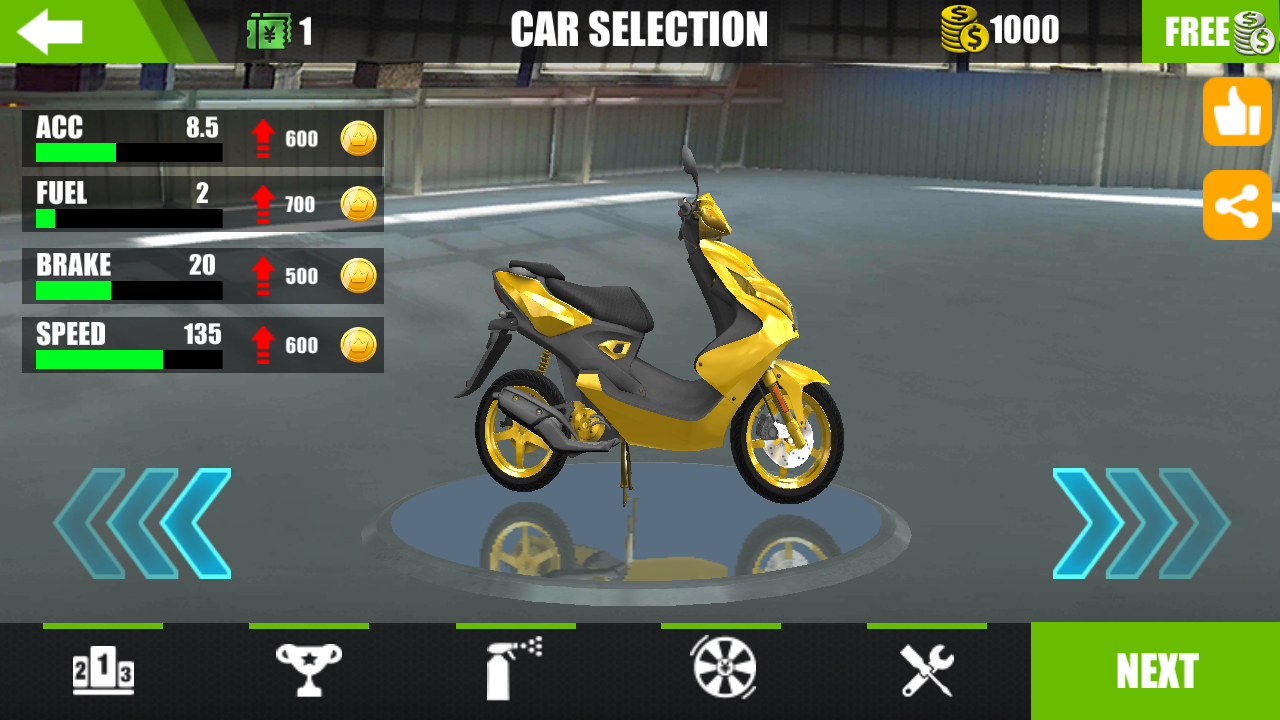Open the leaderboard podium tab
This screenshot has width=1280, height=720.
pos(103,670)
